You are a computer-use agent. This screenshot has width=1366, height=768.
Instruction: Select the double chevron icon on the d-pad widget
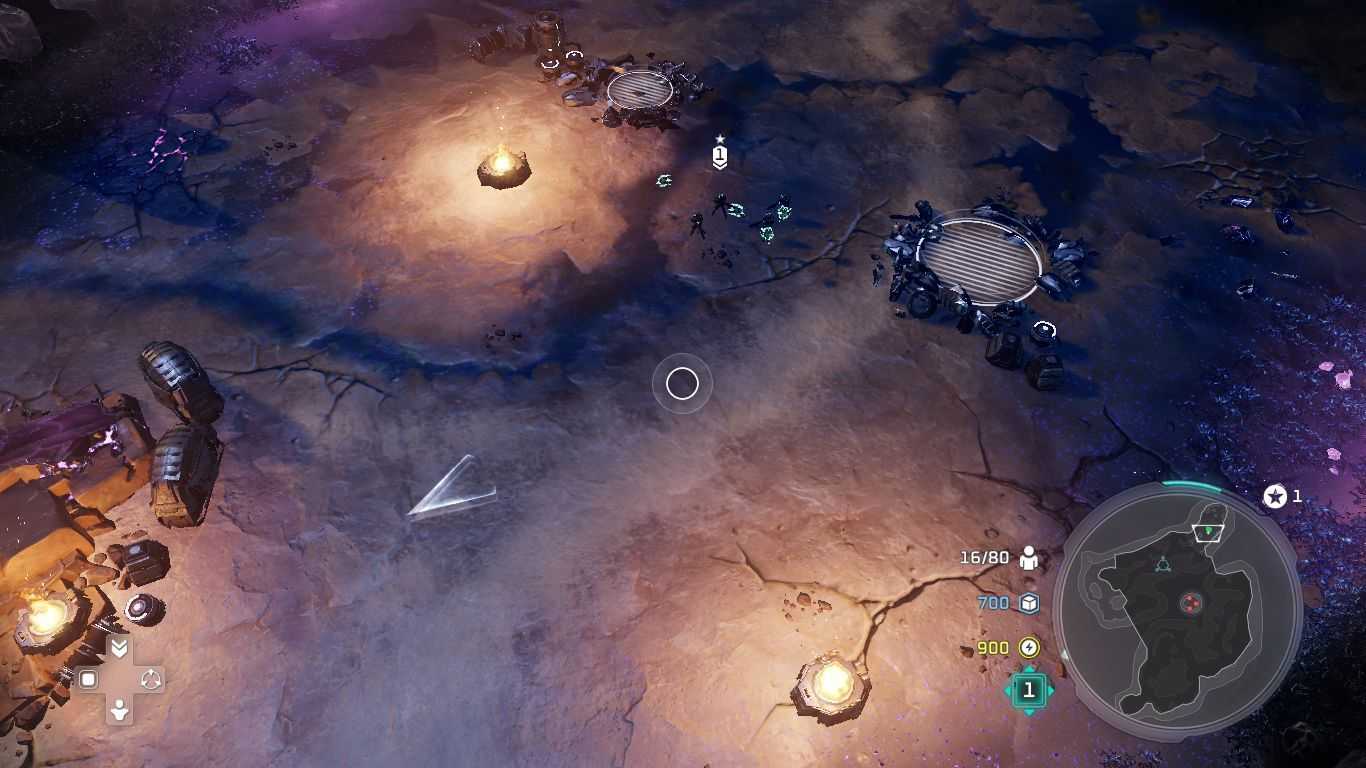pos(119,649)
